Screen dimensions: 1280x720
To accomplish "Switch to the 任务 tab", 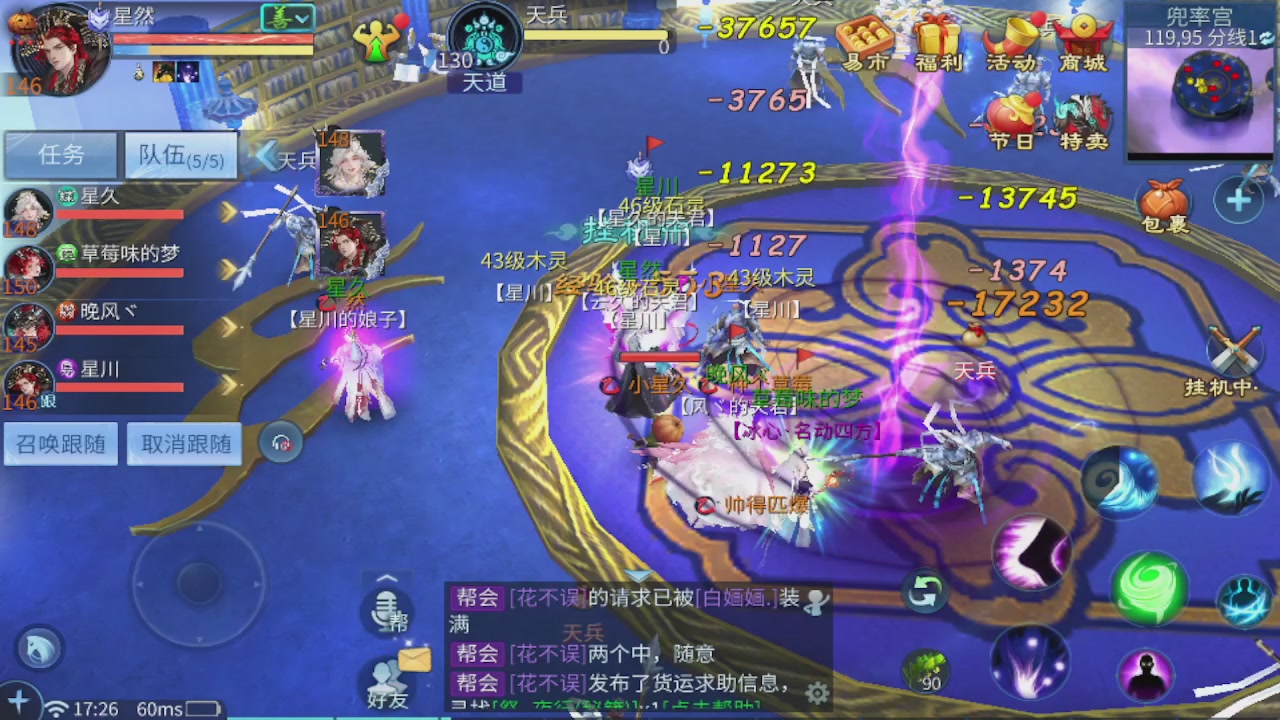I will pos(61,155).
